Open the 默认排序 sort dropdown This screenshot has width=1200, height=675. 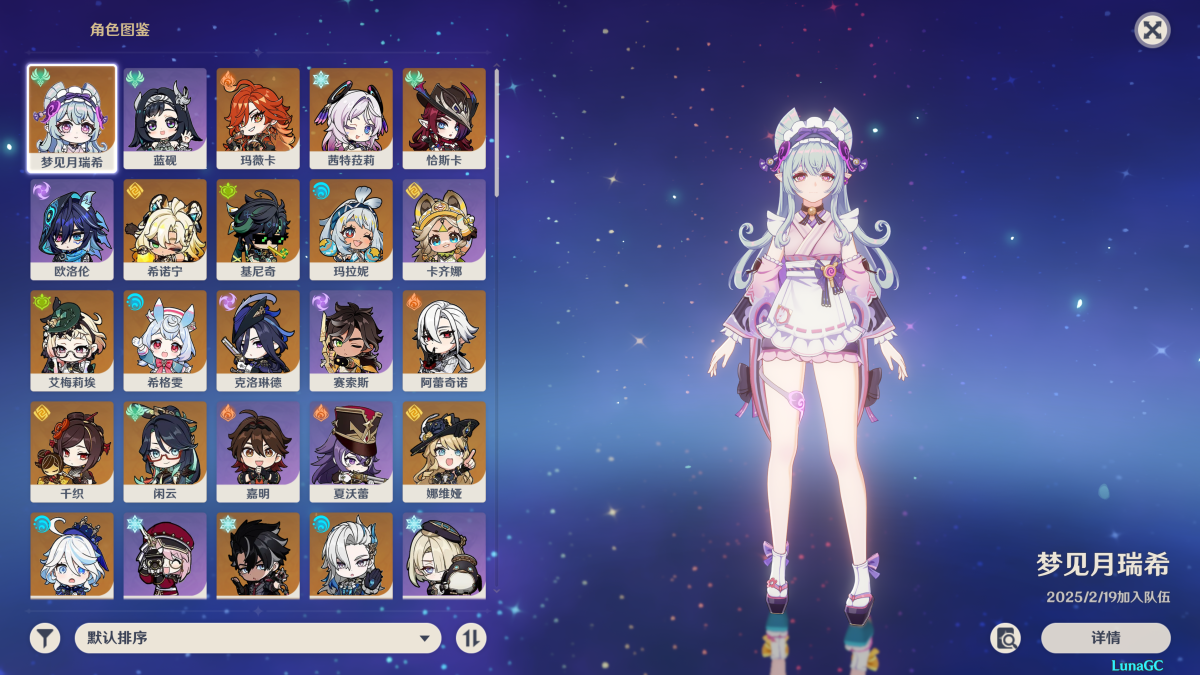tap(258, 638)
